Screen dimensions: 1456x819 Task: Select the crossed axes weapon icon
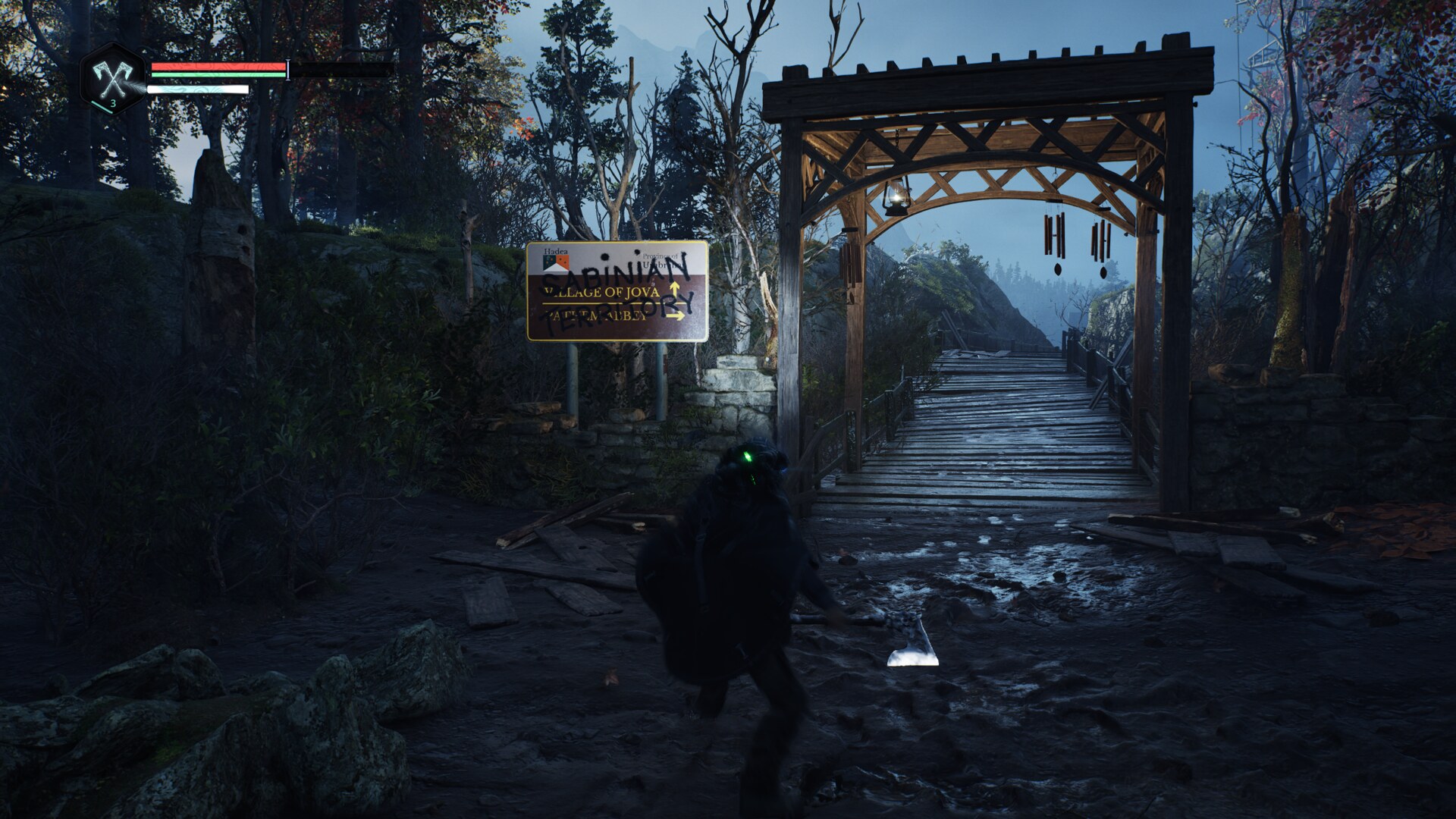111,78
